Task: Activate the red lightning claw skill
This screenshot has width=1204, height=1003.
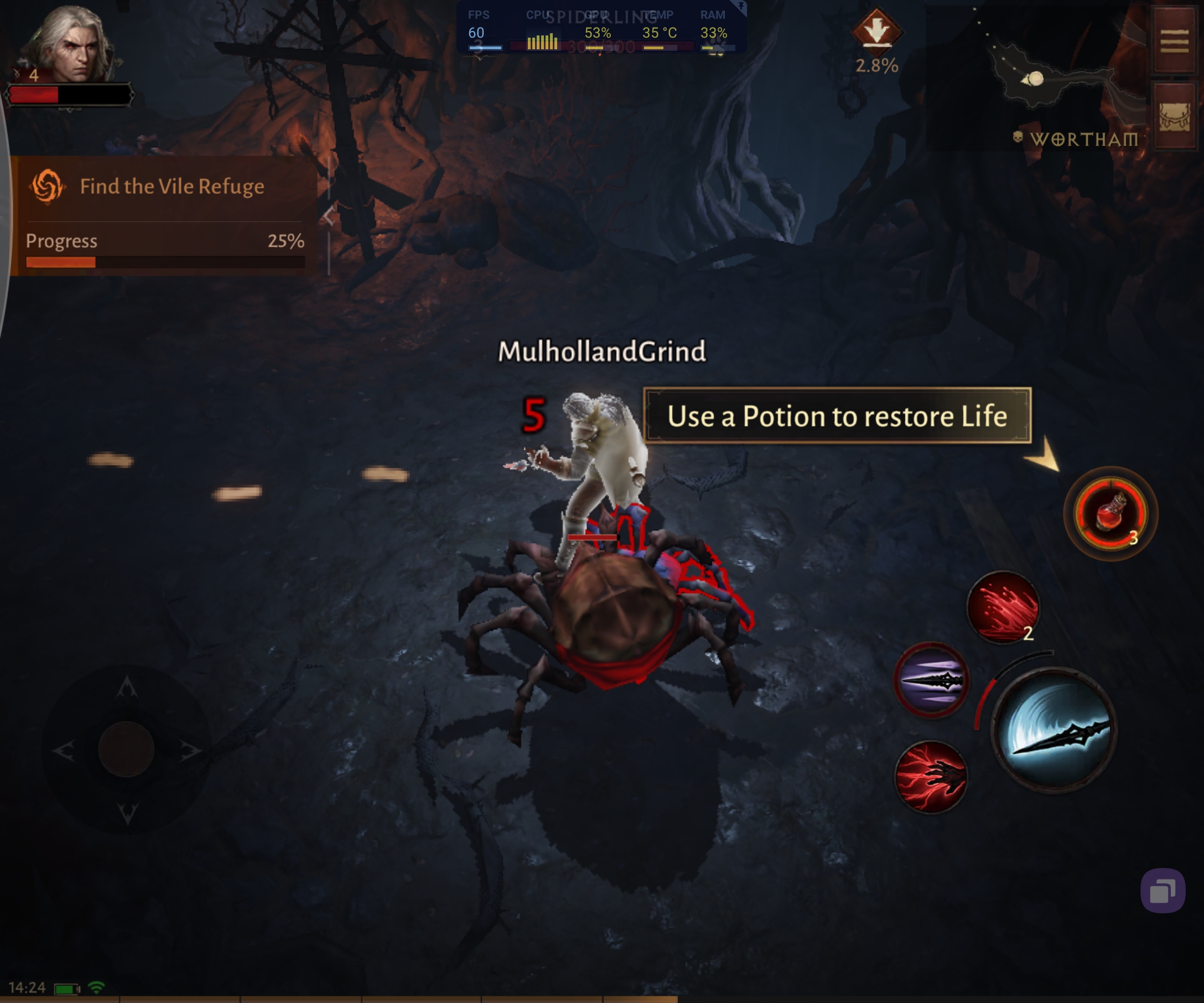Action: coord(931,777)
